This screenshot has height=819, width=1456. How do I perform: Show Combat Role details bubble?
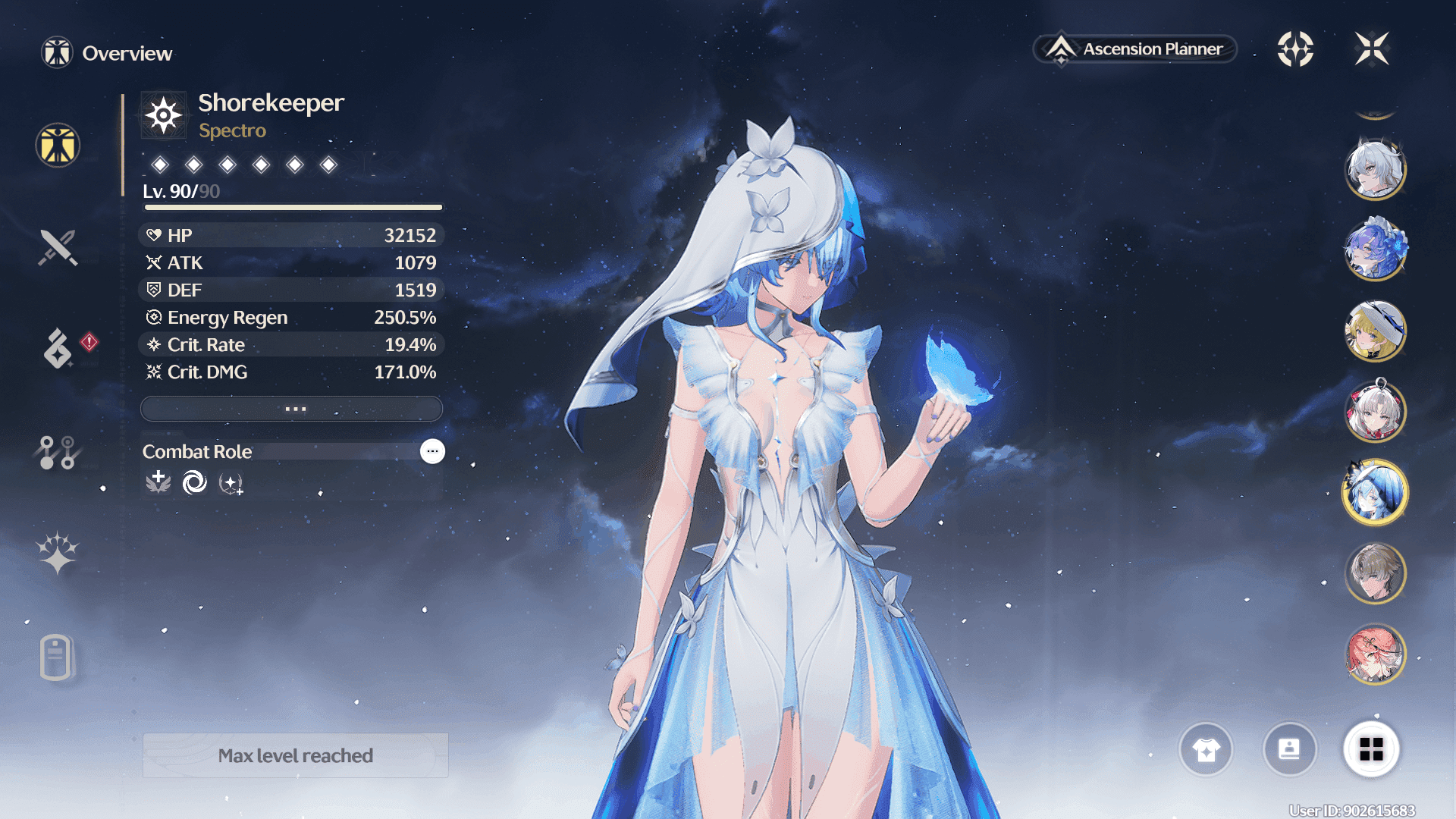tap(432, 451)
